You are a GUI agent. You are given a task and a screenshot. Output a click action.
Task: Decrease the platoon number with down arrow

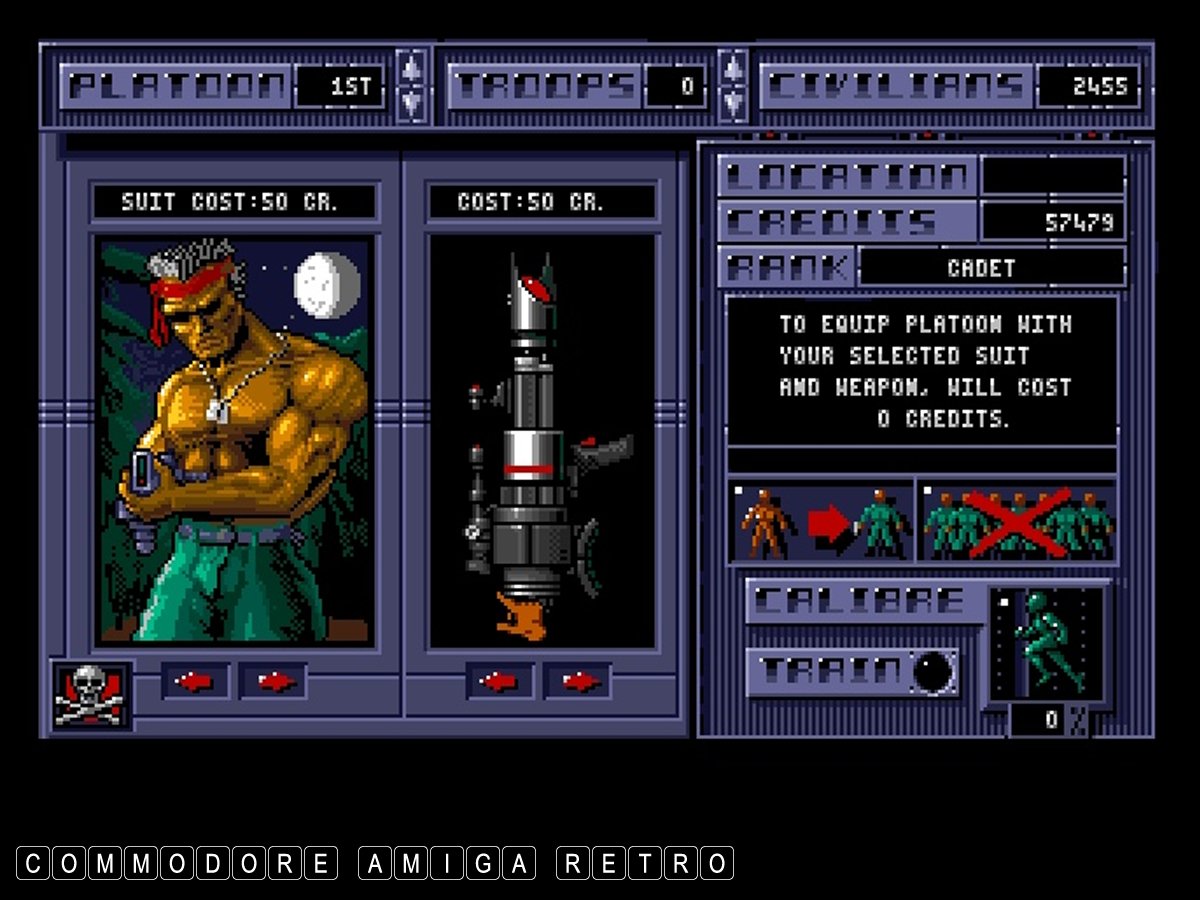tap(411, 102)
